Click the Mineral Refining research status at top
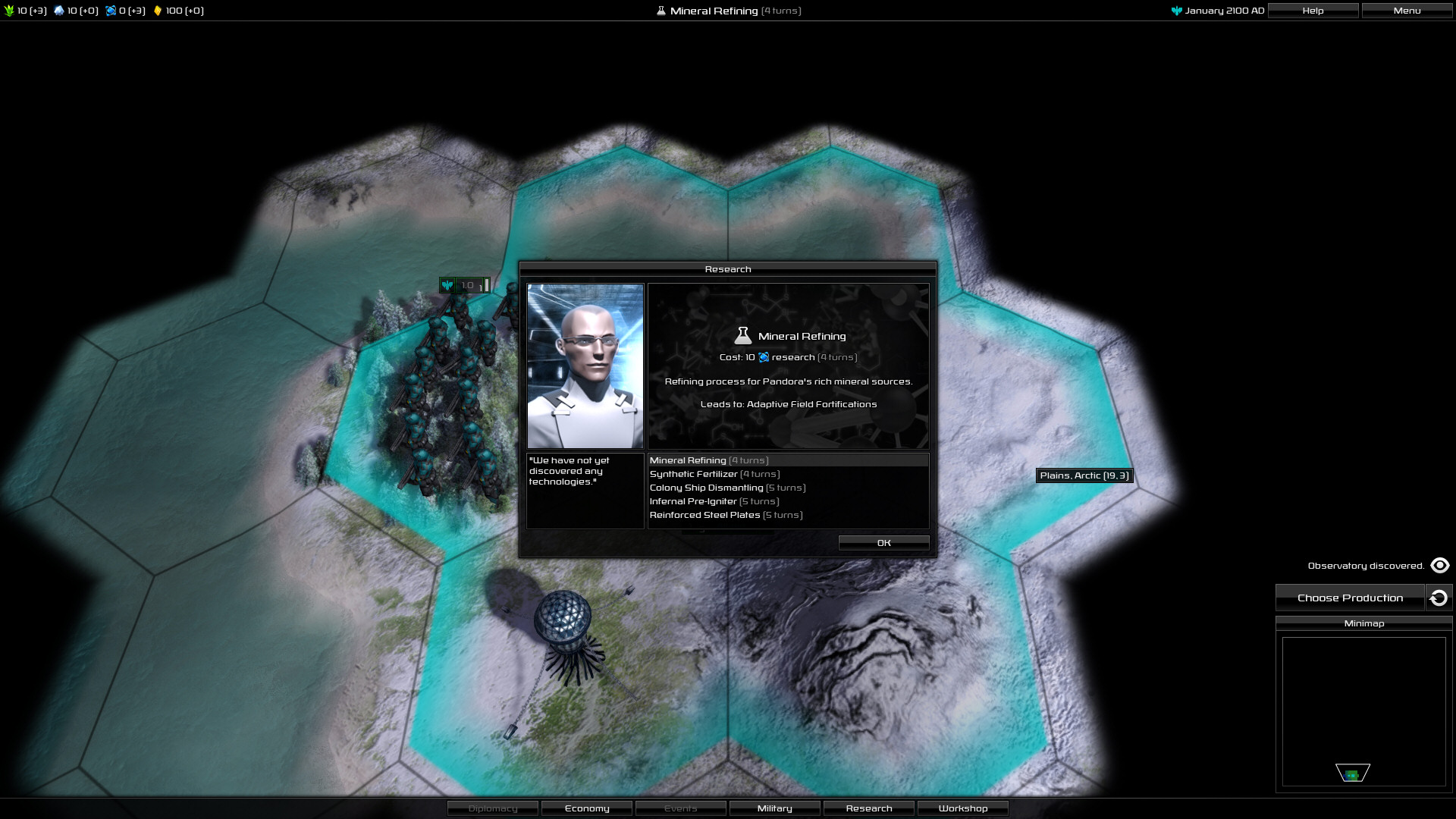This screenshot has width=1456, height=819. click(x=728, y=11)
